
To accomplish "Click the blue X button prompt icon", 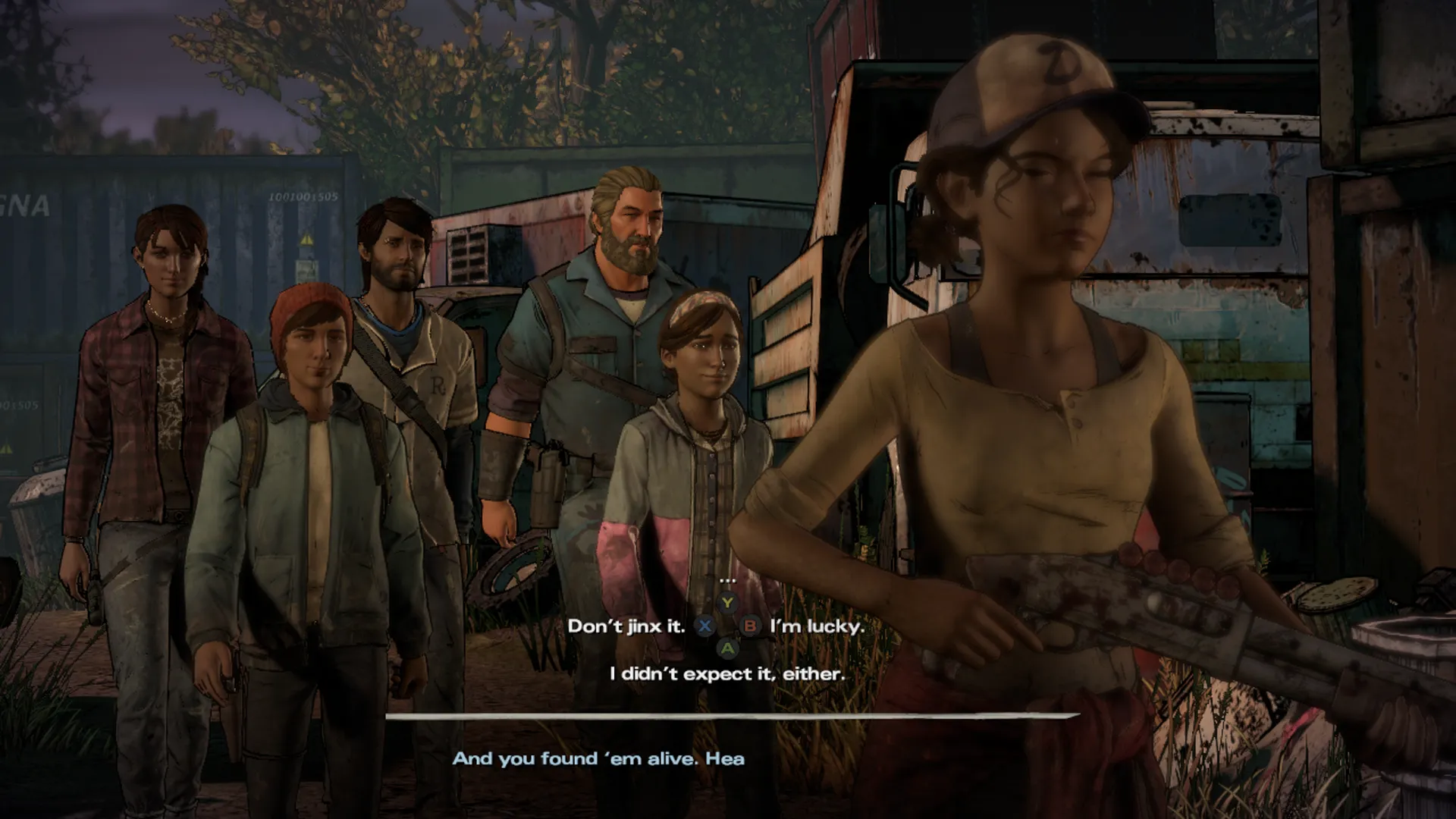I will (x=706, y=627).
